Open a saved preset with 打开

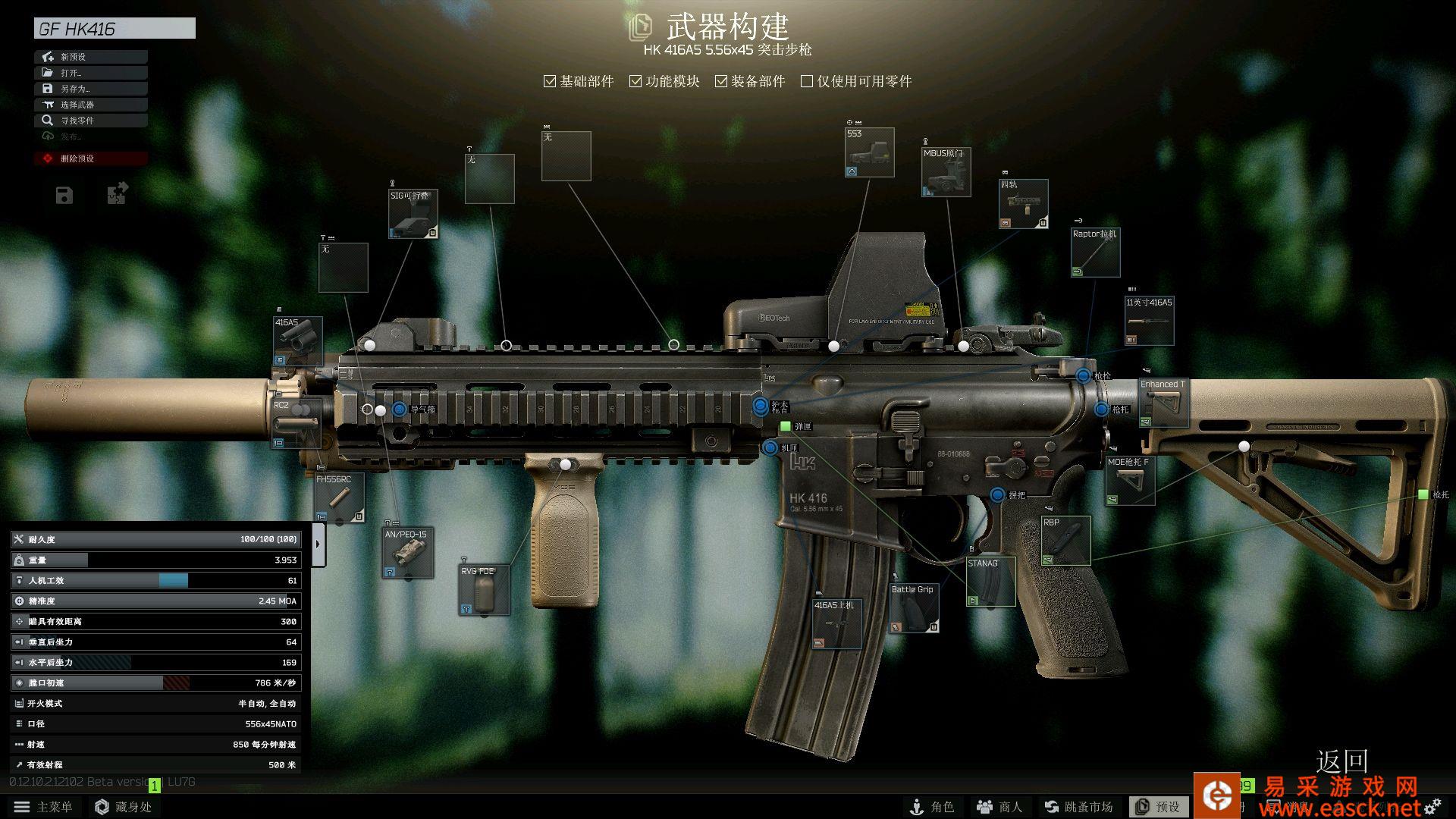tap(90, 73)
